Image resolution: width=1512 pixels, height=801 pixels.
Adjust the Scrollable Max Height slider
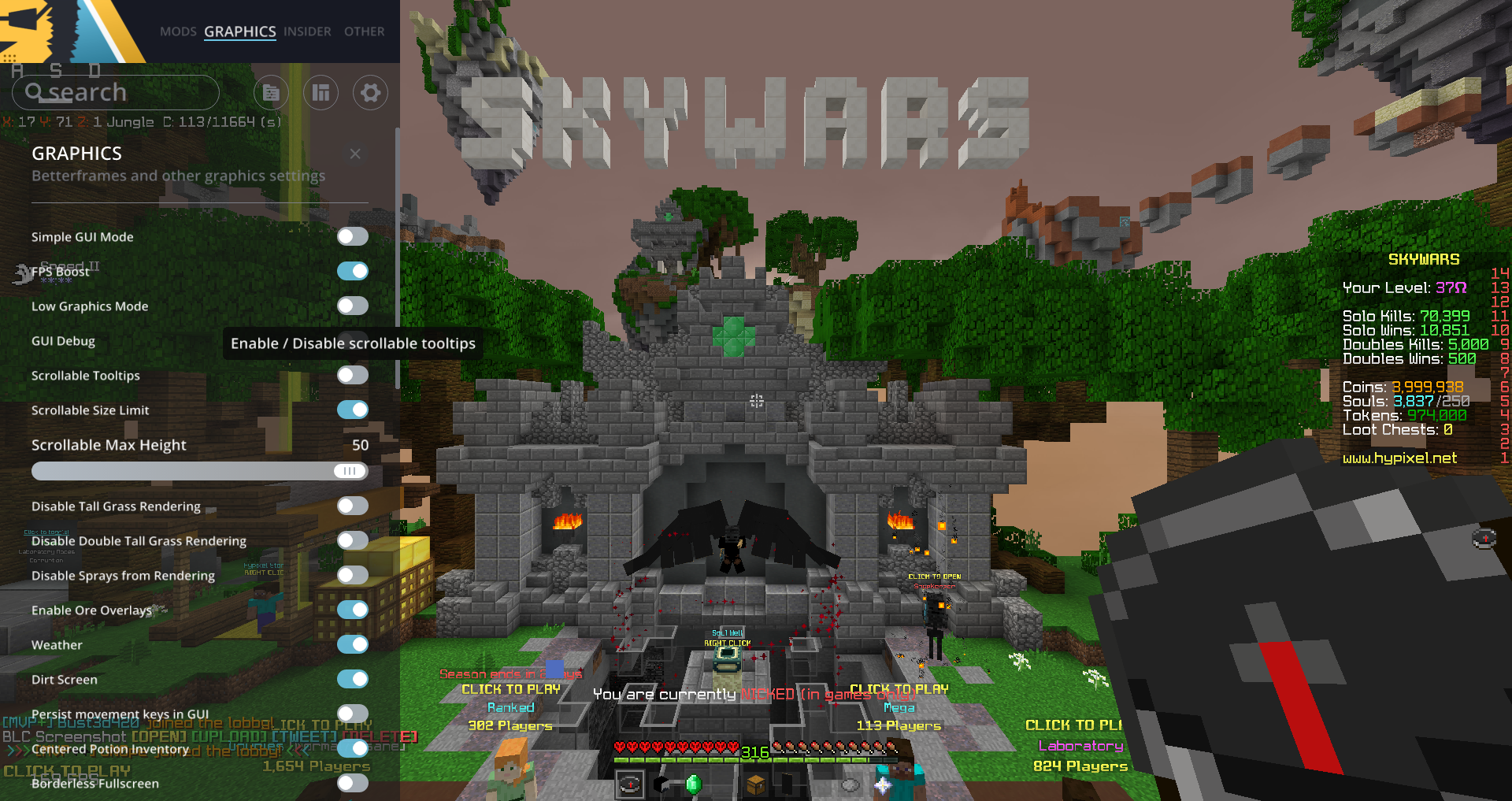coord(350,471)
